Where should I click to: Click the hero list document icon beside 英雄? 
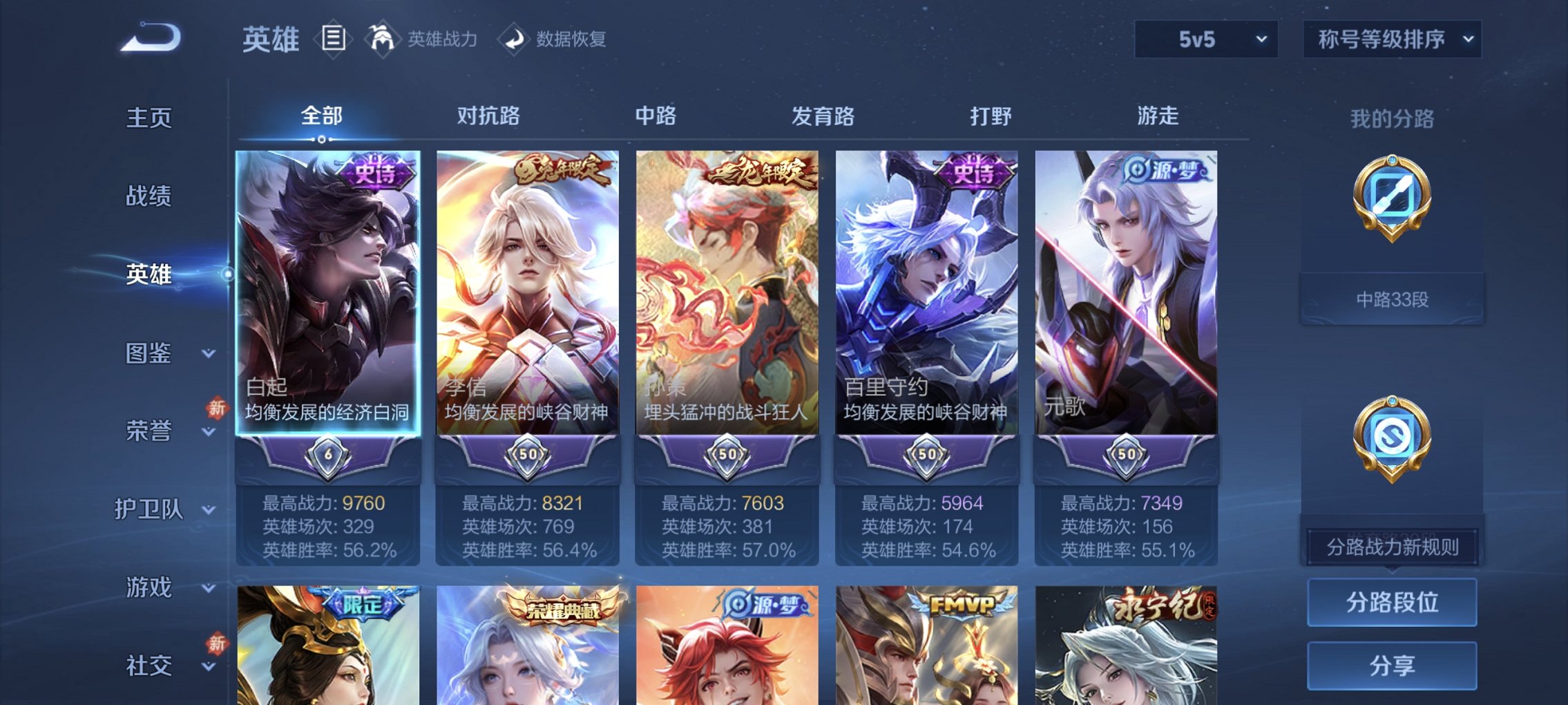(334, 38)
